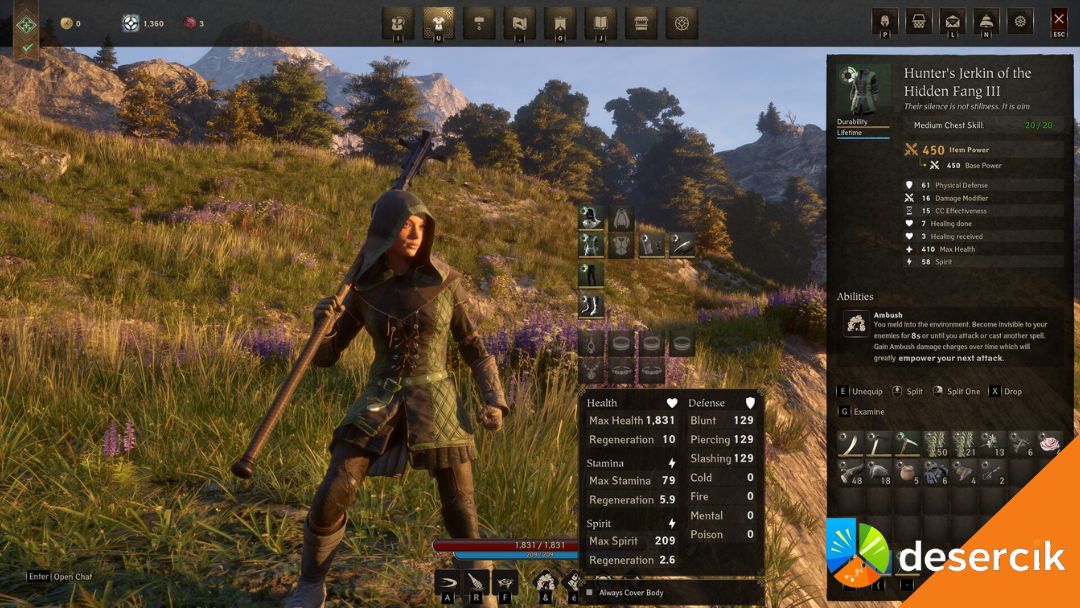Viewport: 1080px width, 608px height.
Task: Open the basket shop icon
Action: coord(919,21)
